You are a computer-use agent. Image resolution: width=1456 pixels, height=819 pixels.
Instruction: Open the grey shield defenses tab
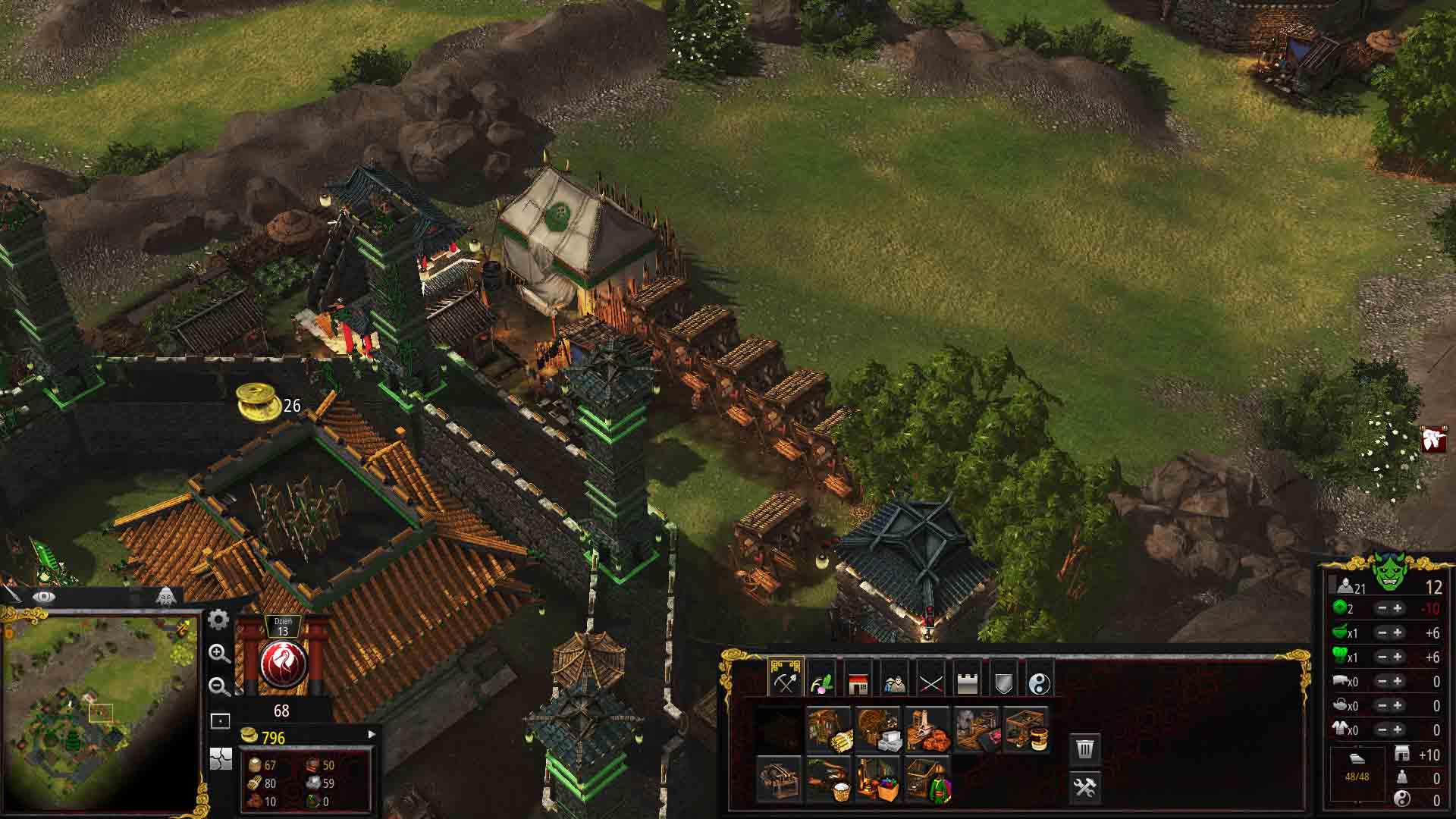1003,682
